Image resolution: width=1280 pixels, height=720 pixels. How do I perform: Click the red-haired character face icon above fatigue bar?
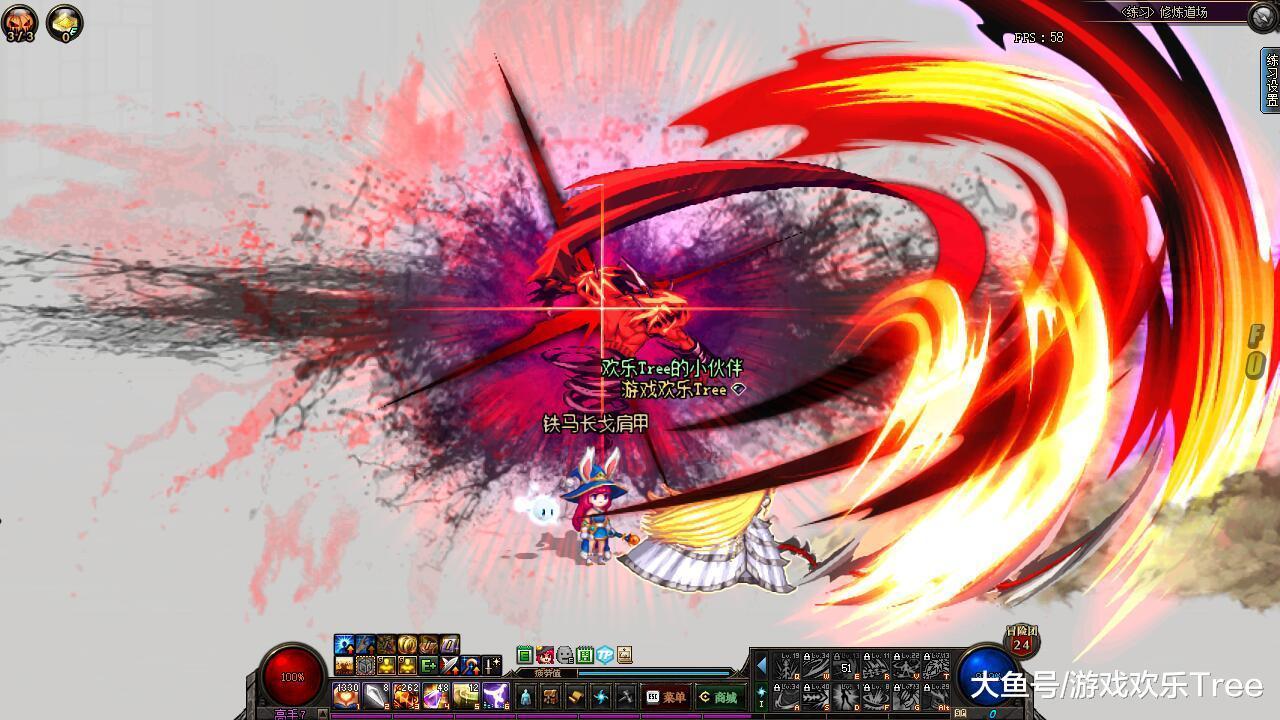pos(546,655)
